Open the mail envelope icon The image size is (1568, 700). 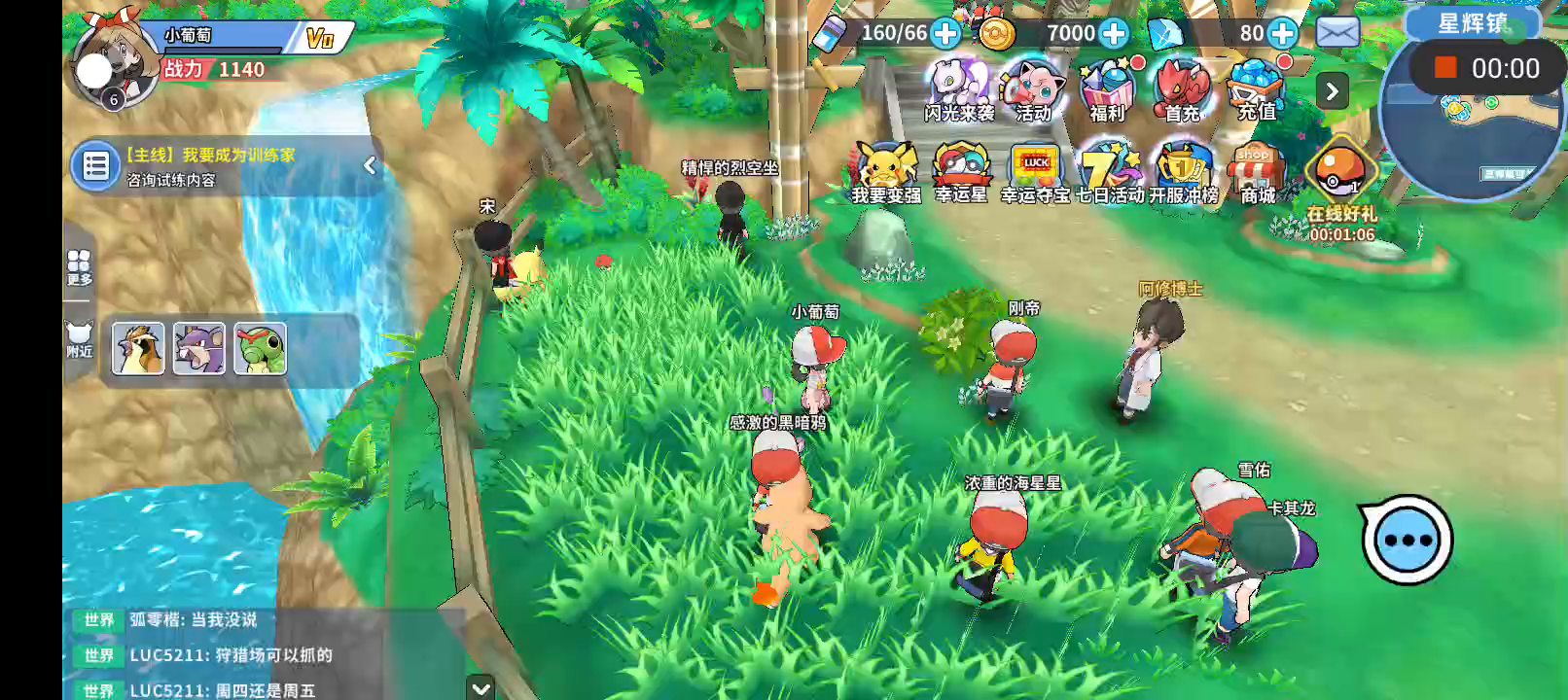point(1337,33)
